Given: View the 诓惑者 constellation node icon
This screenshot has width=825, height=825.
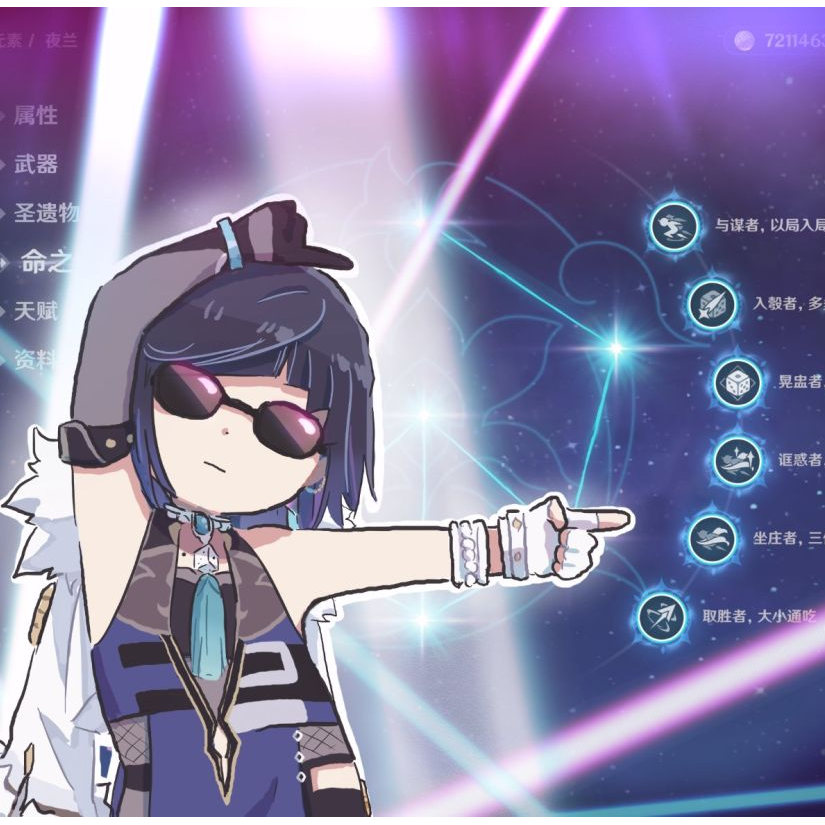Looking at the screenshot, I should coord(737,461).
